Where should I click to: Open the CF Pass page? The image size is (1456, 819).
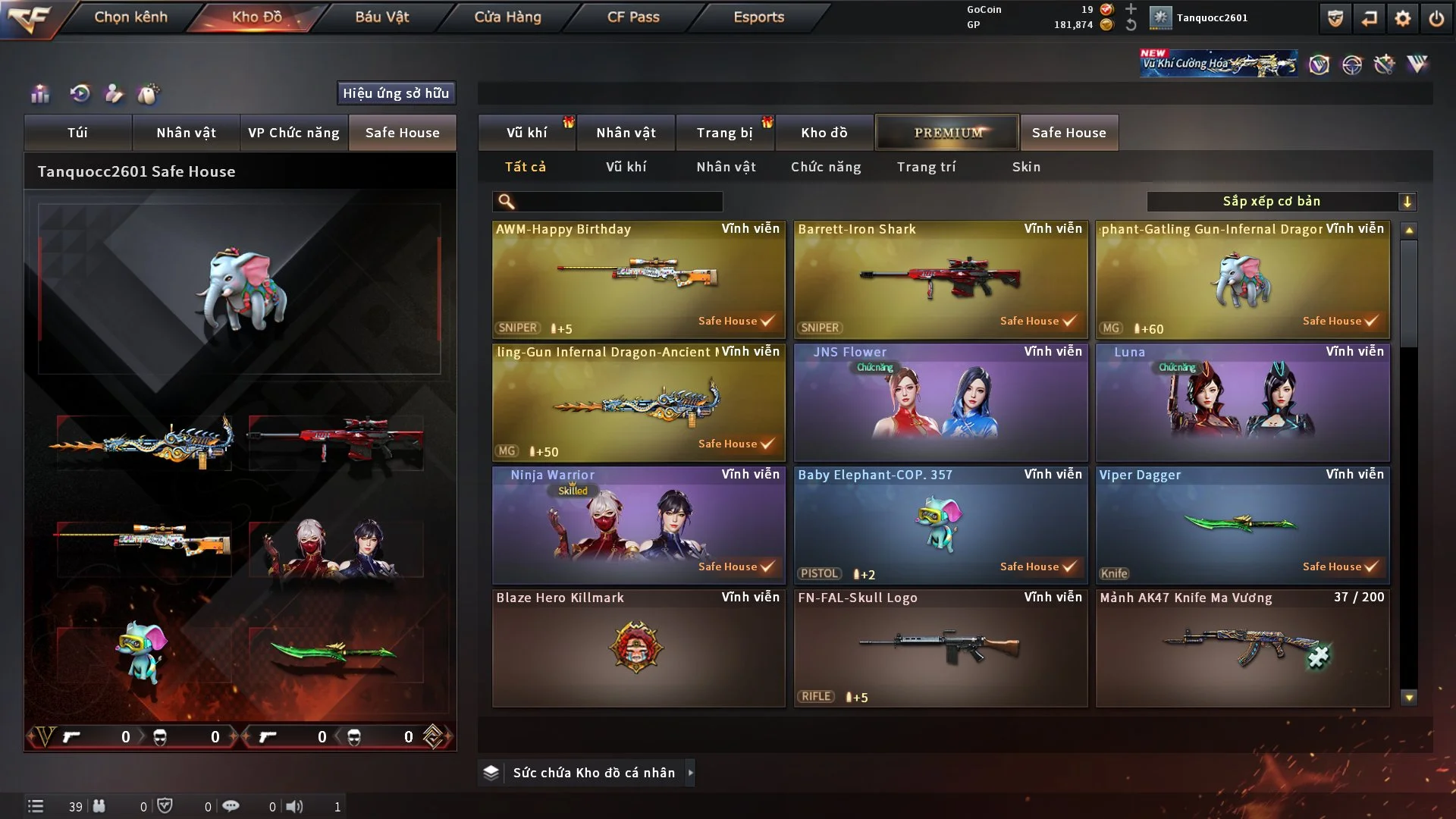633,17
